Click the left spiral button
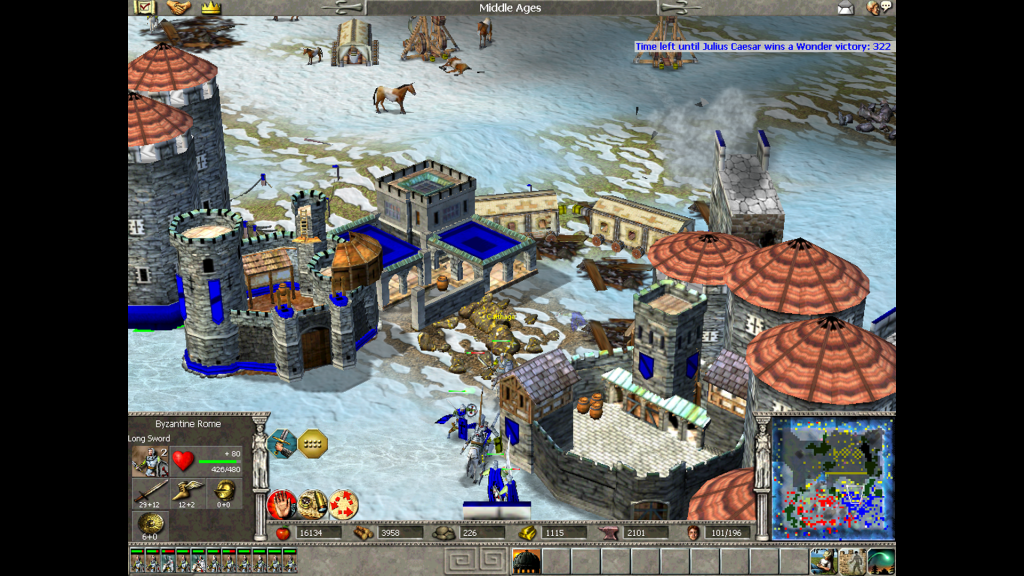The image size is (1024, 576). point(459,560)
